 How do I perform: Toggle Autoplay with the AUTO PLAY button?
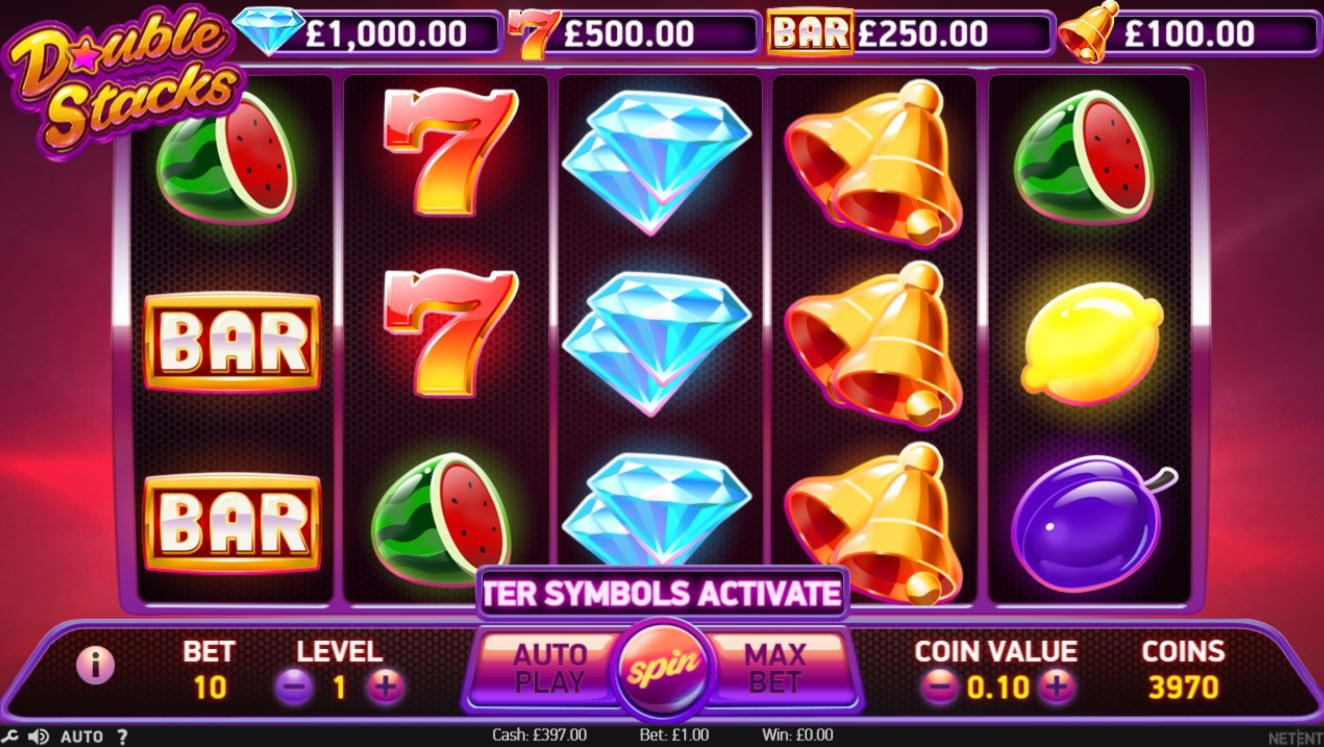coord(550,668)
